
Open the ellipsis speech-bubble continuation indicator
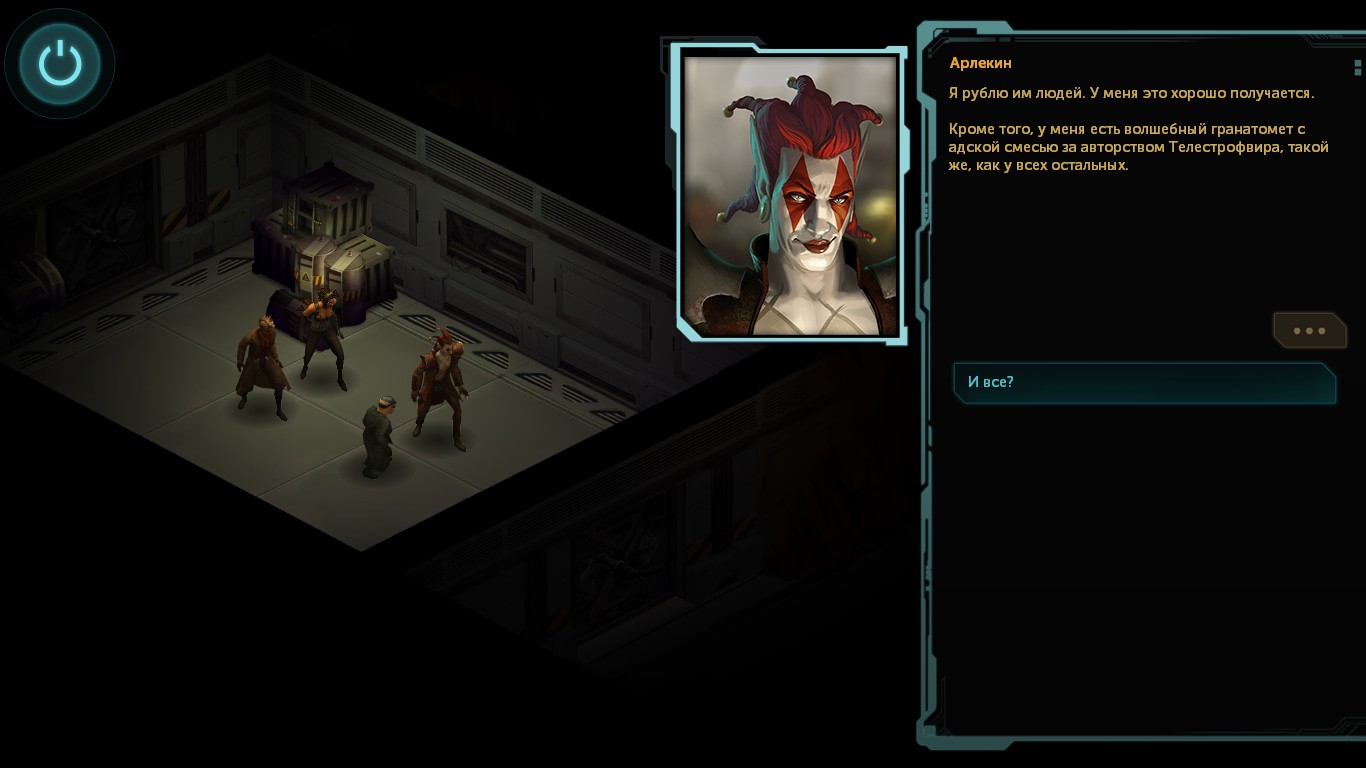(1309, 330)
